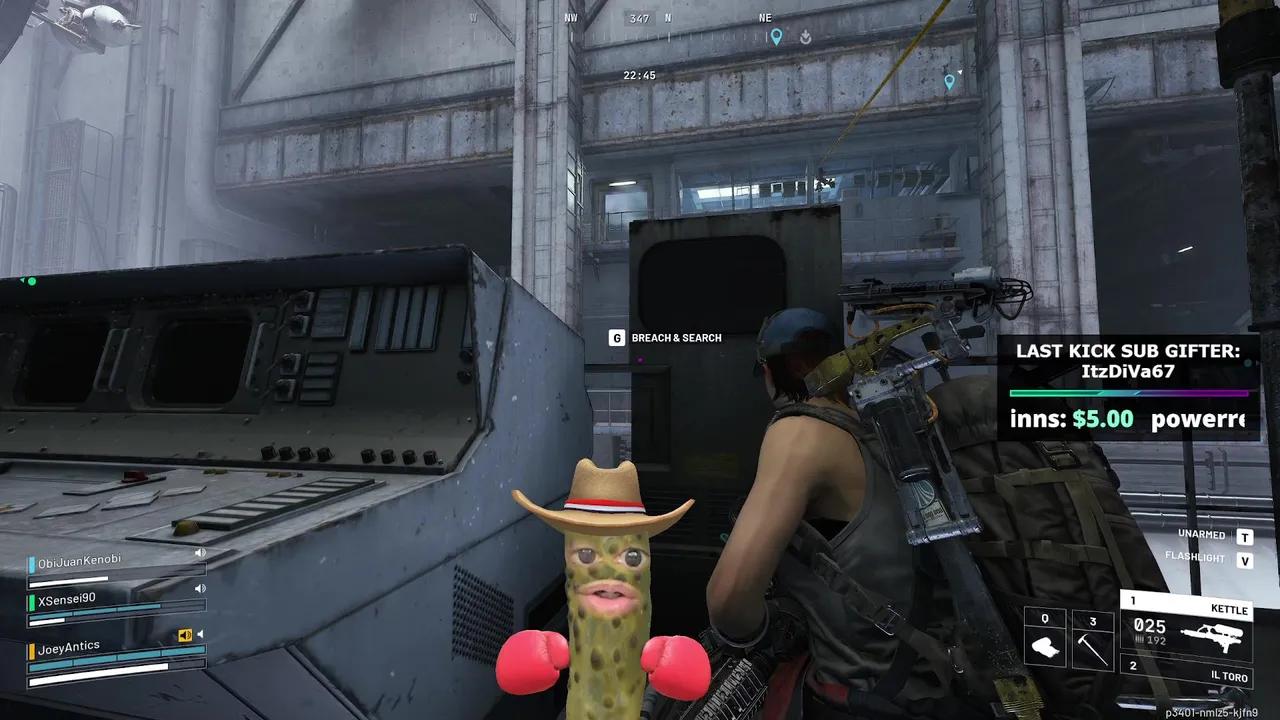Click the objective pin marker near the zipline
The width and height of the screenshot is (1280, 720).
coord(950,82)
